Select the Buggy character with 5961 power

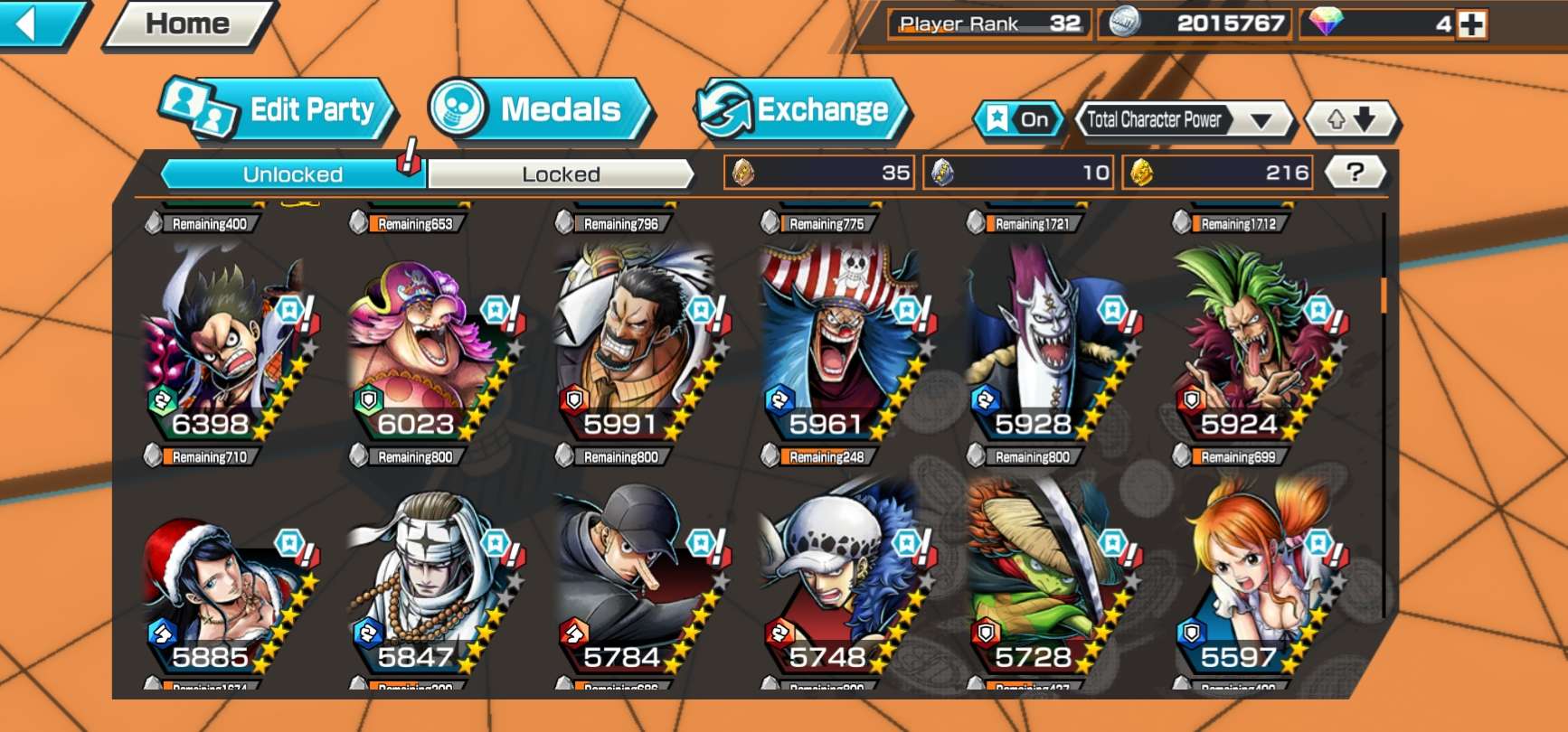click(x=841, y=343)
